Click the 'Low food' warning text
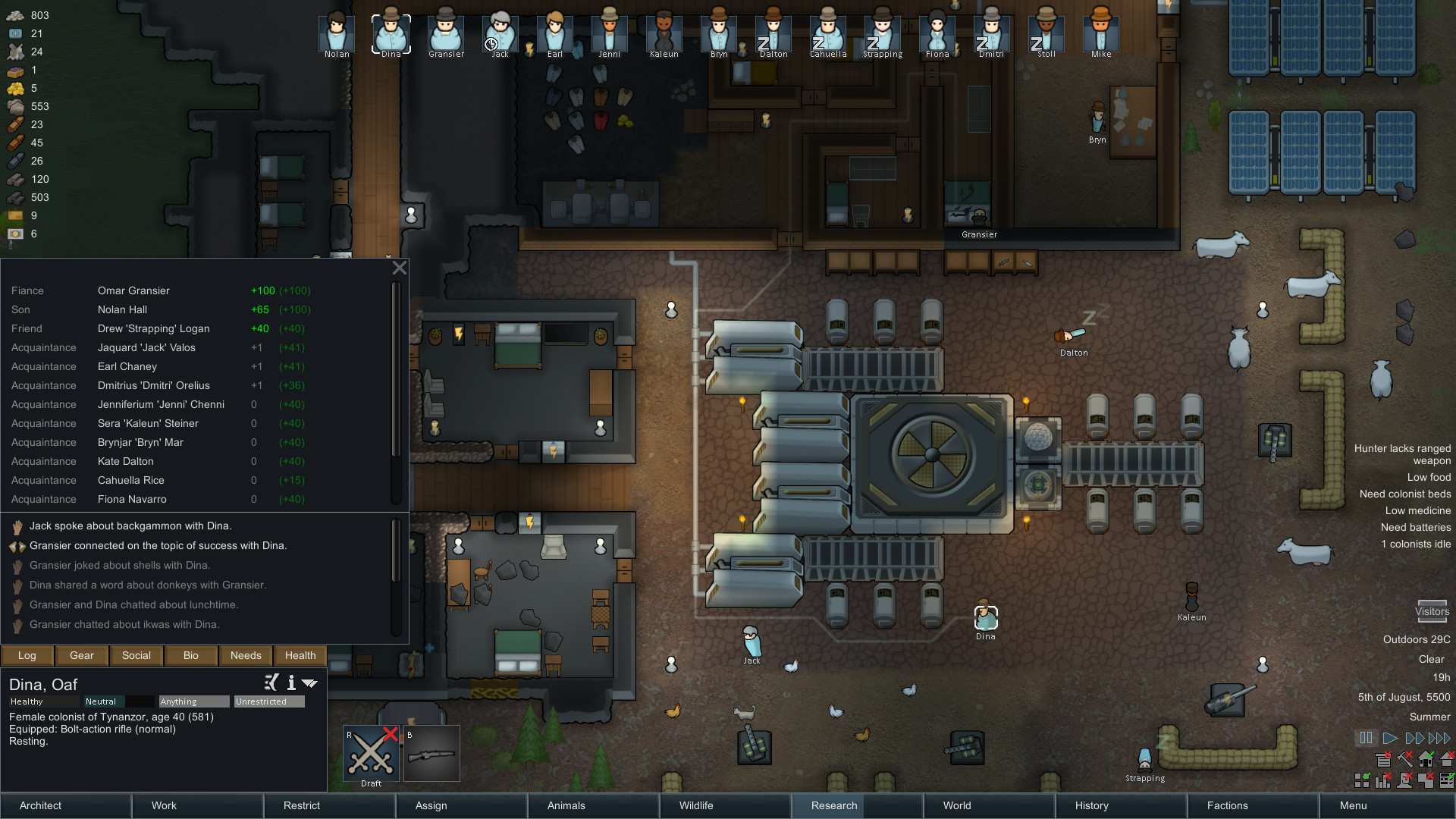Screen dimensions: 1456x819 tap(1429, 477)
